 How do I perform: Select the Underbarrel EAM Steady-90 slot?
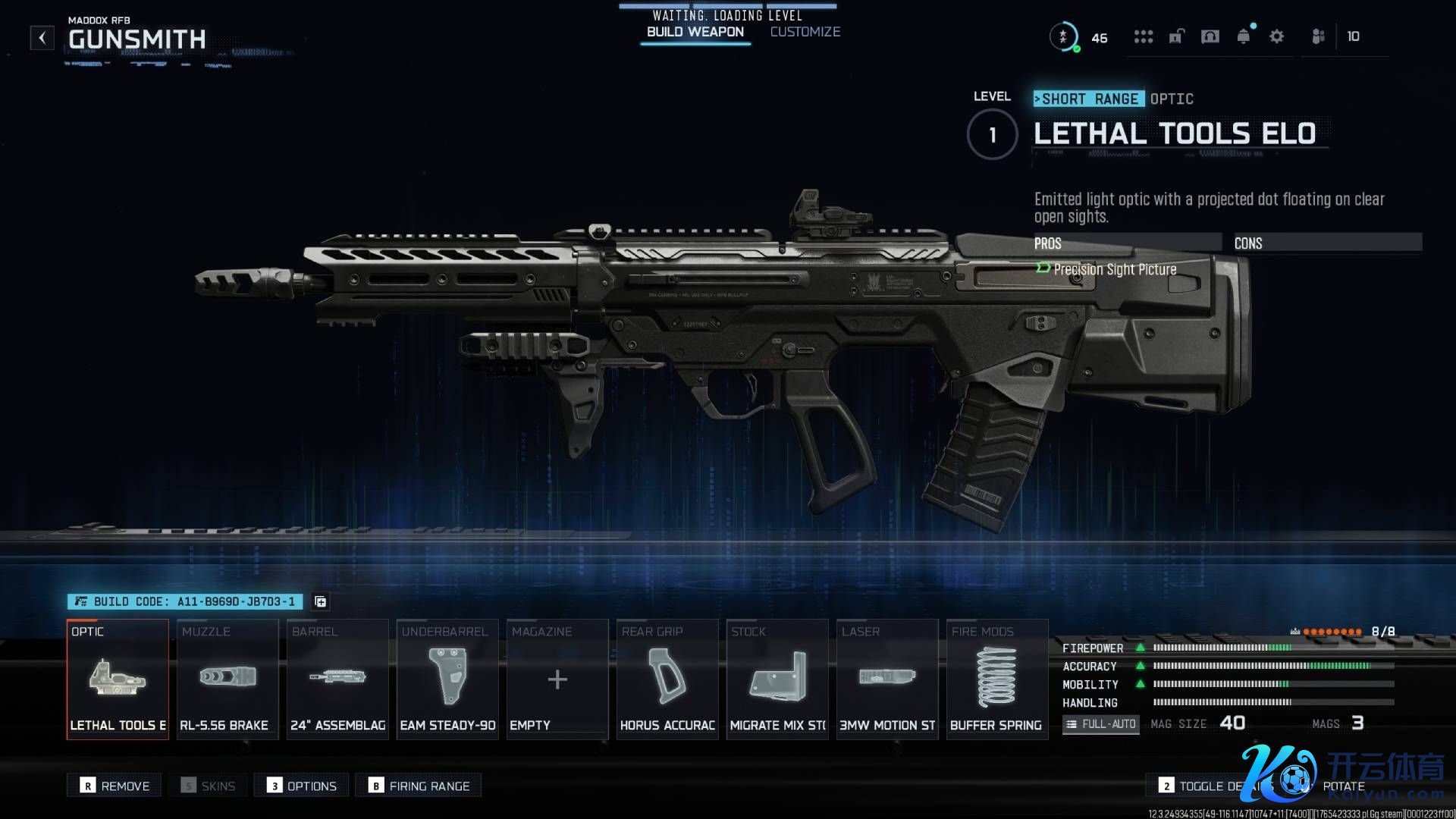(447, 679)
